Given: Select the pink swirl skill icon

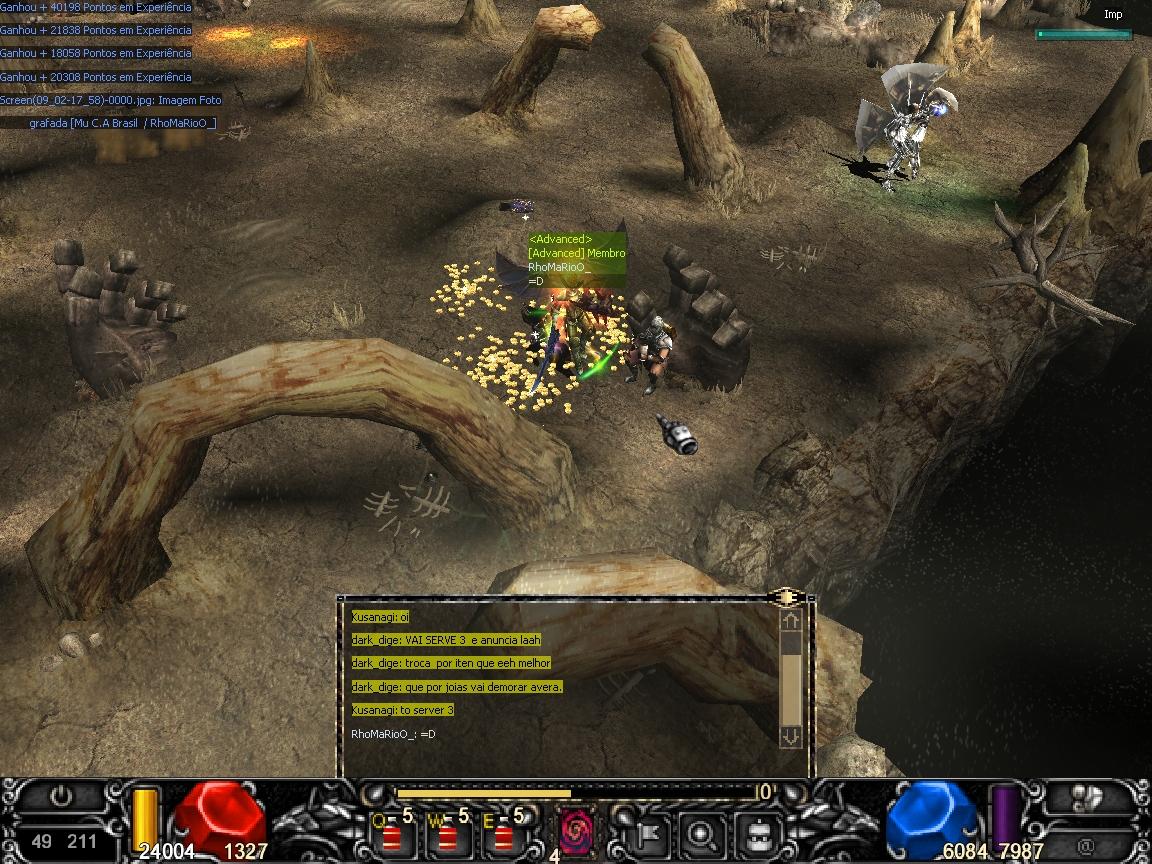Looking at the screenshot, I should pos(576,830).
